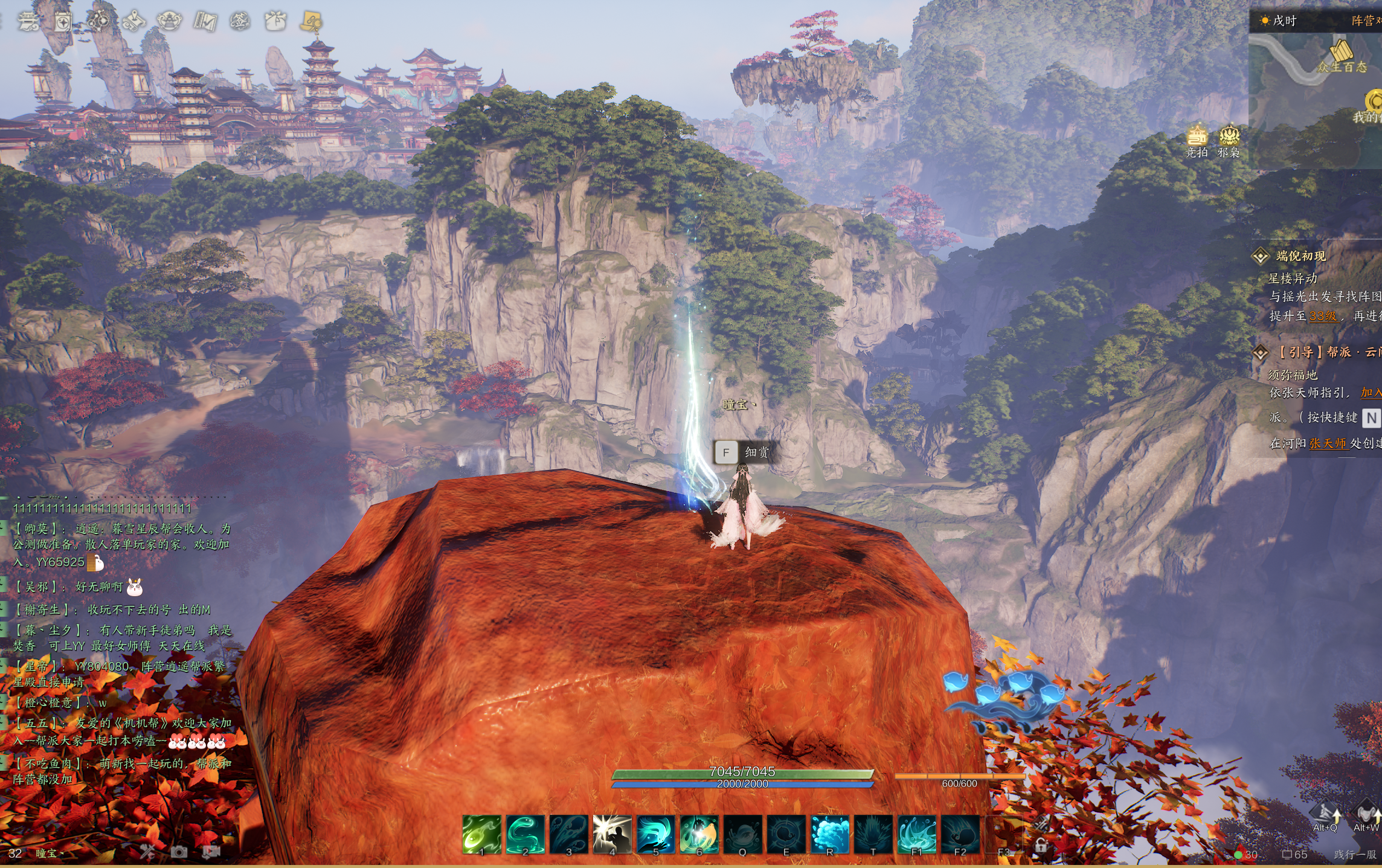Open the 邪枭 event icon
The height and width of the screenshot is (868, 1382).
coord(1229,141)
